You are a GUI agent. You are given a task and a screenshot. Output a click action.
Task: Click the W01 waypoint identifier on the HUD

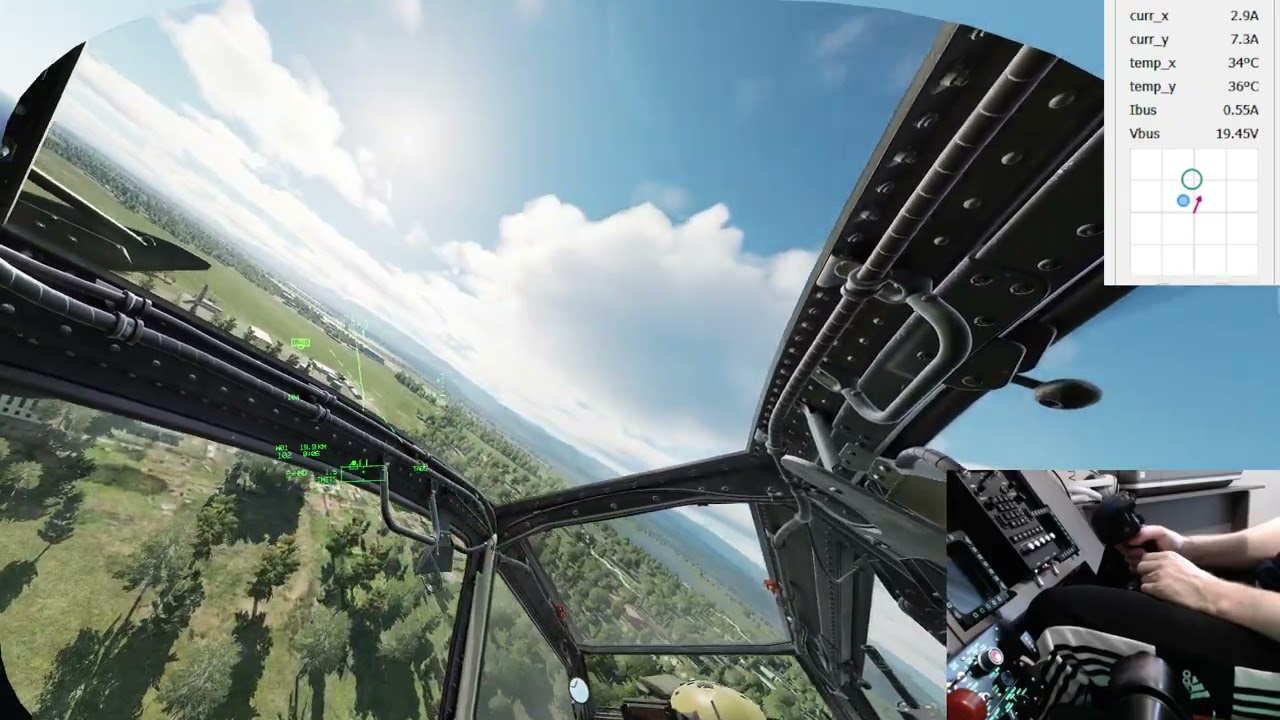283,447
